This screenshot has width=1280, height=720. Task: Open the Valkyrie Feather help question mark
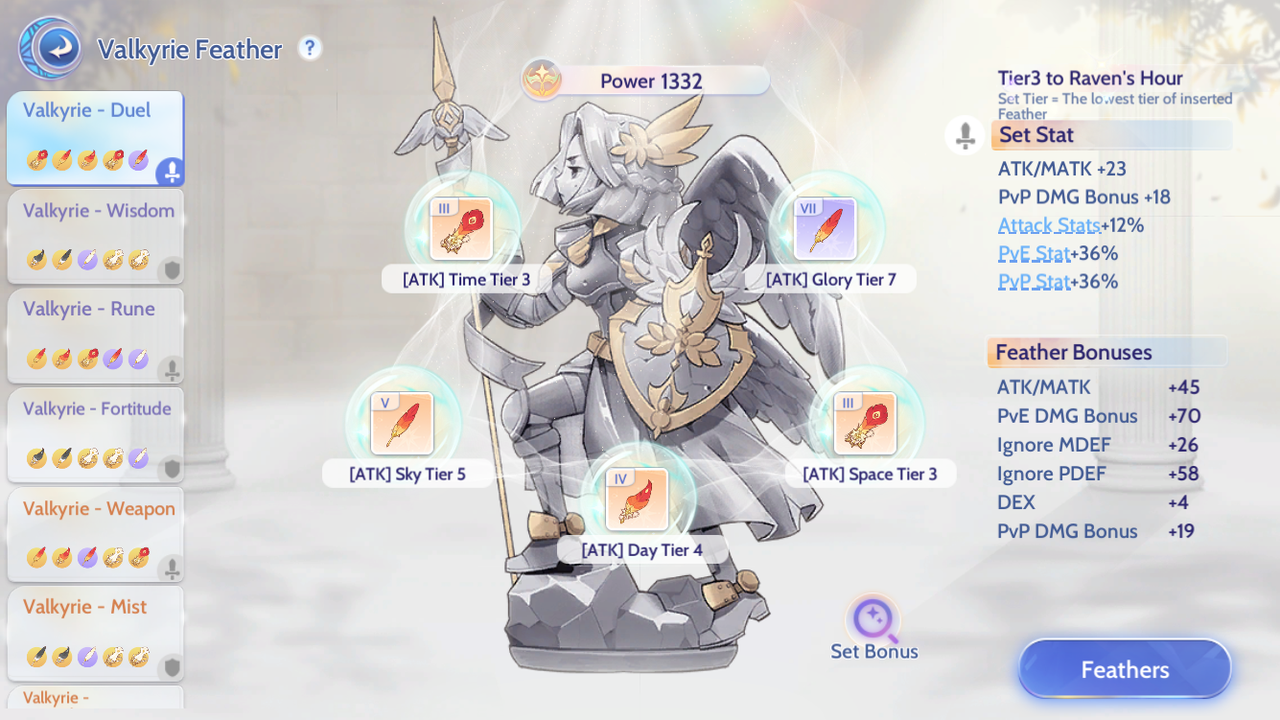310,47
